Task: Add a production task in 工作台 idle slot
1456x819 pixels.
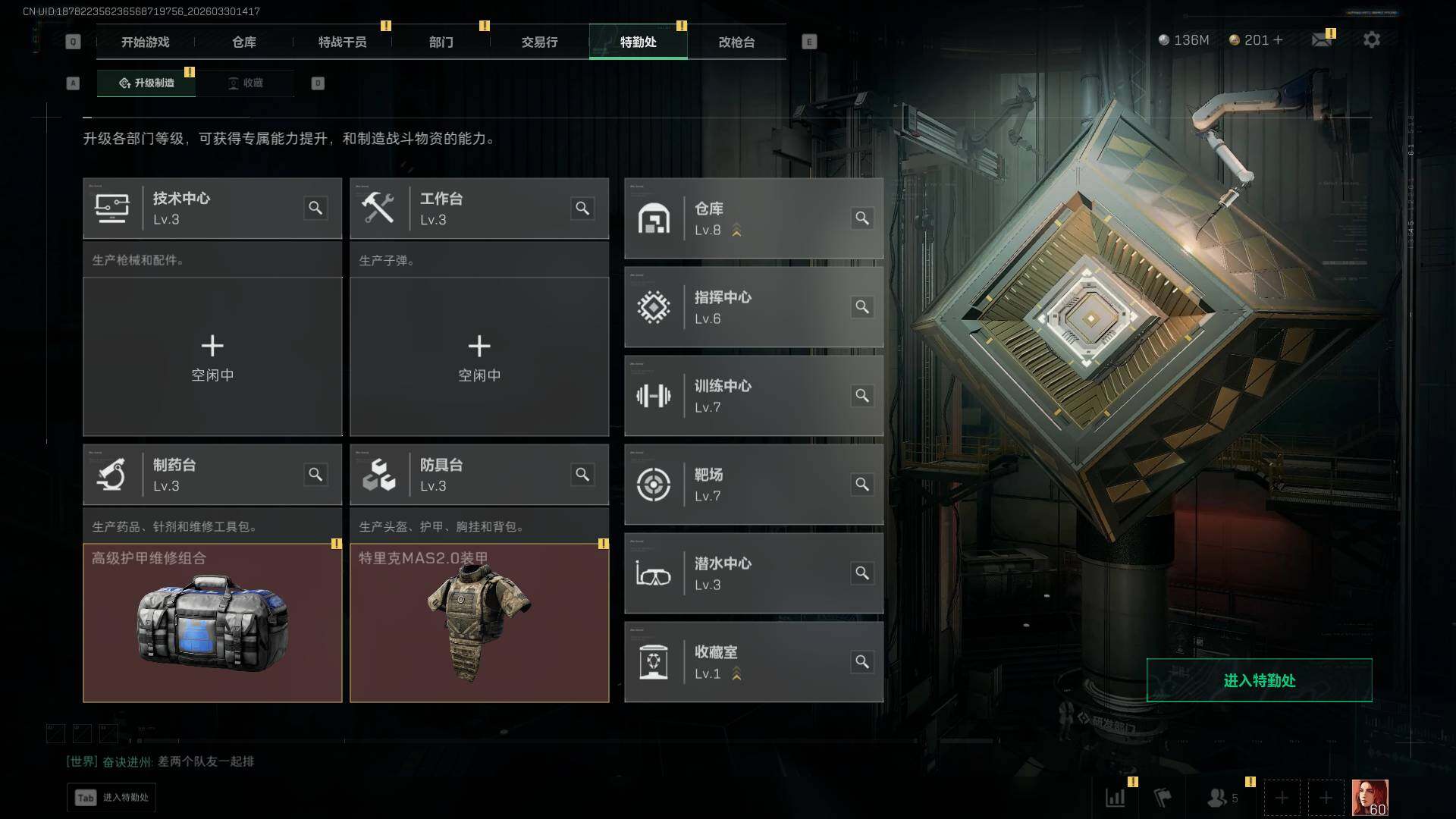Action: pyautogui.click(x=479, y=356)
